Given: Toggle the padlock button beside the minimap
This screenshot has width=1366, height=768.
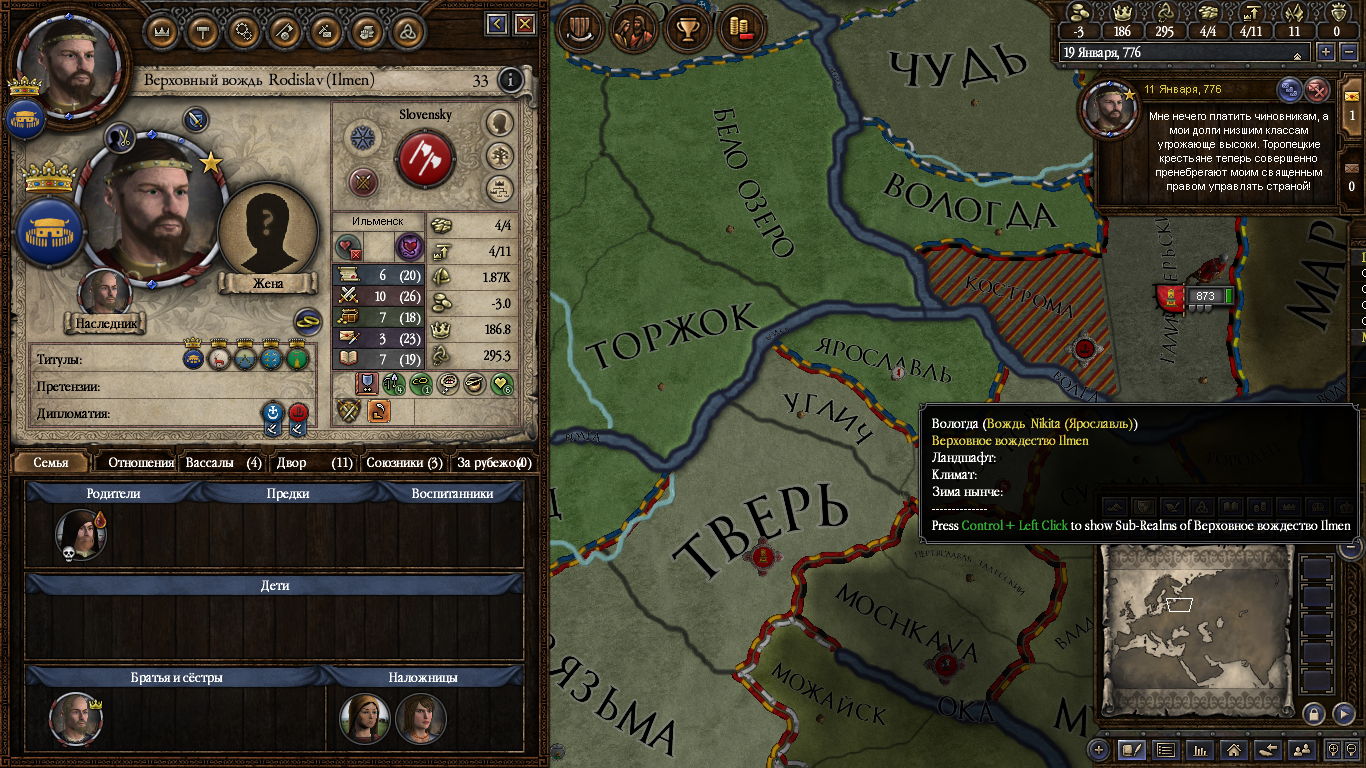Looking at the screenshot, I should point(1314,713).
